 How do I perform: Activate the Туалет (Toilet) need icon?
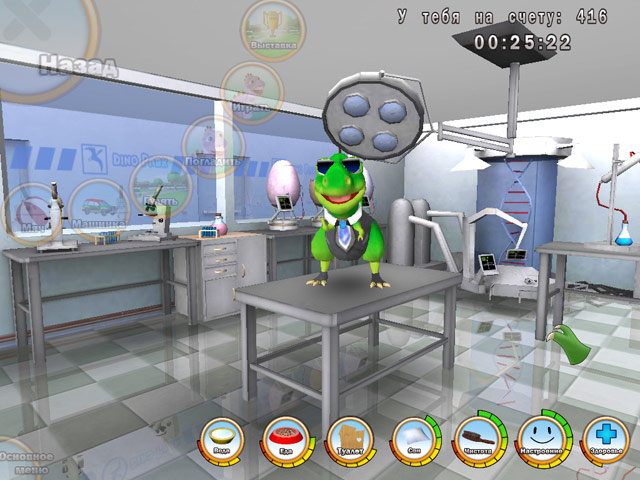[350, 440]
